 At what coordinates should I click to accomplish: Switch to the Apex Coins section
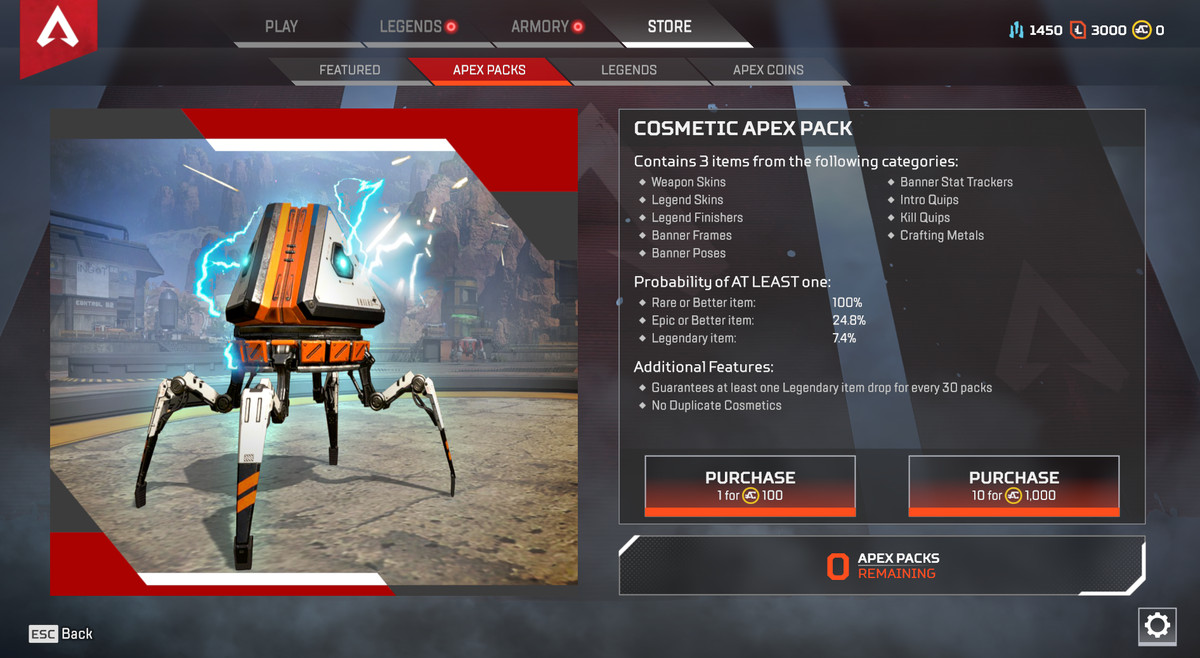[x=768, y=70]
